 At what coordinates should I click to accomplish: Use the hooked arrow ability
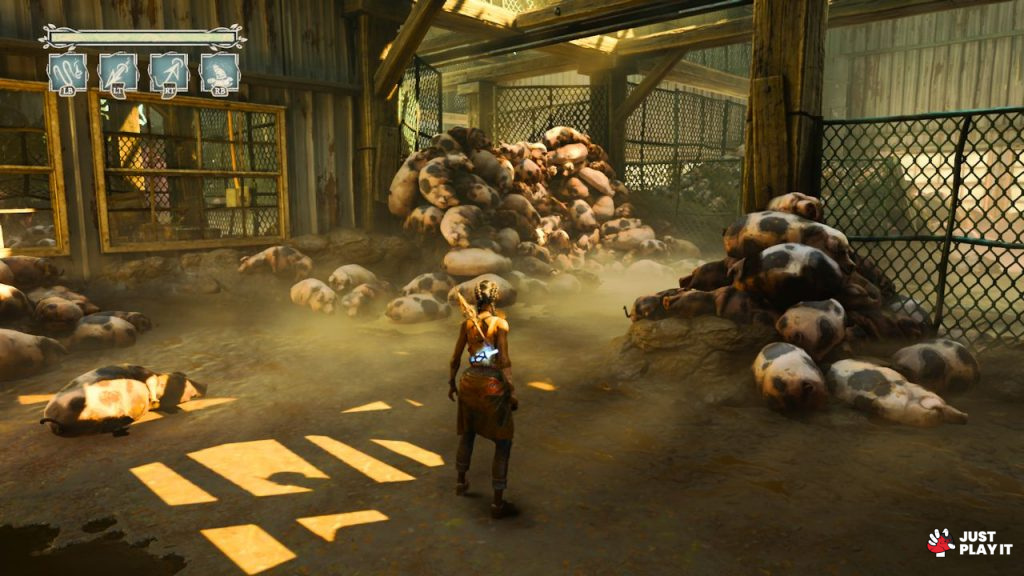click(x=169, y=72)
